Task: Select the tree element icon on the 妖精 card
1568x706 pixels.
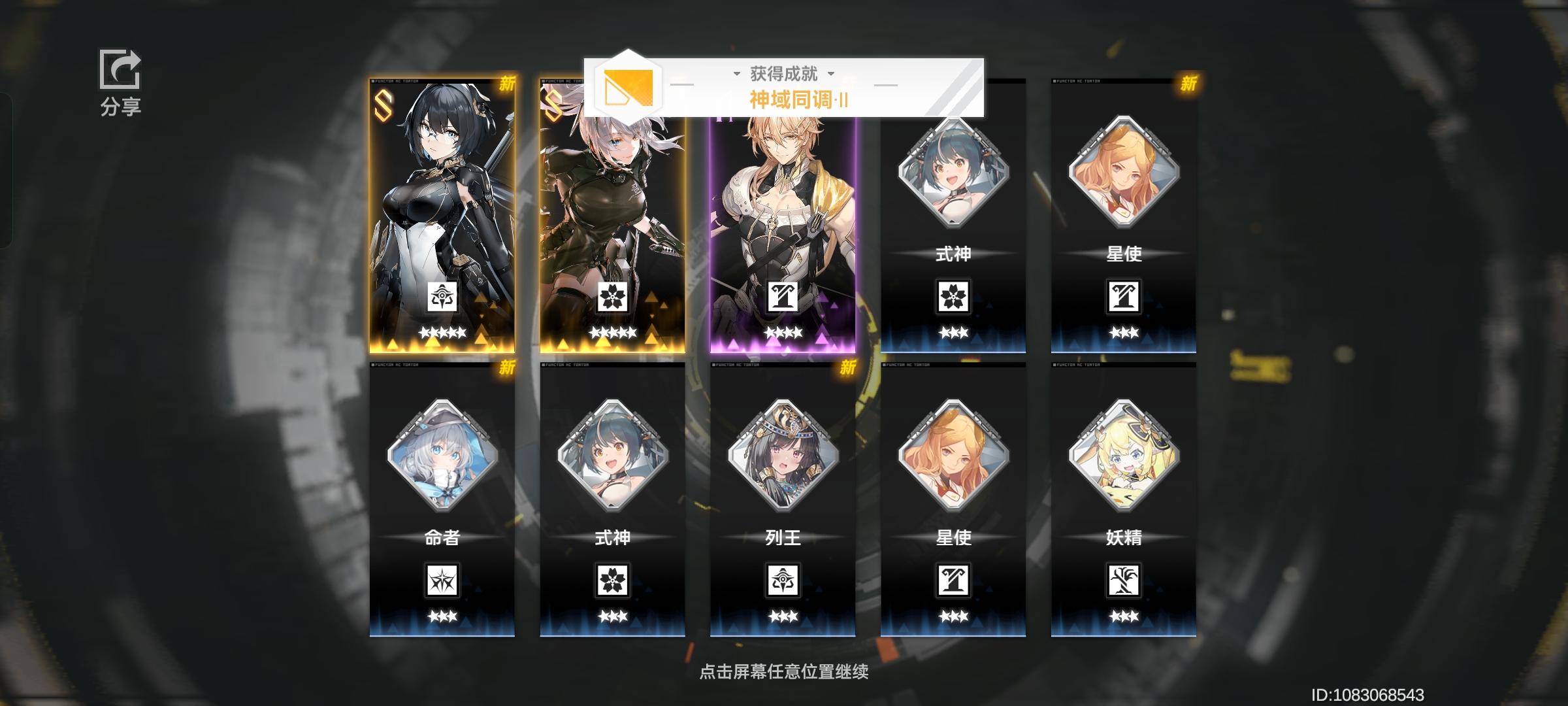Action: 1124,581
